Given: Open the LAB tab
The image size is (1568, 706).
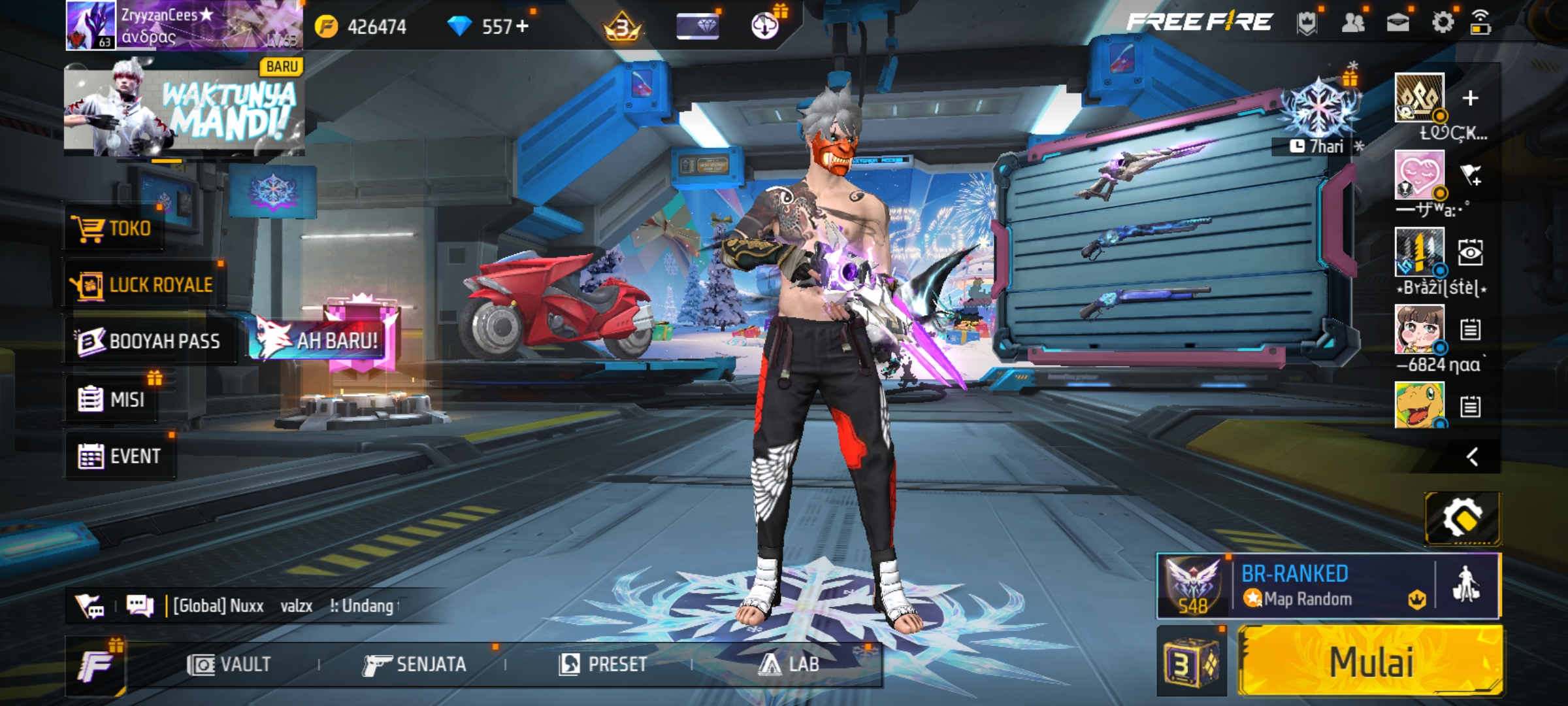Looking at the screenshot, I should point(789,665).
